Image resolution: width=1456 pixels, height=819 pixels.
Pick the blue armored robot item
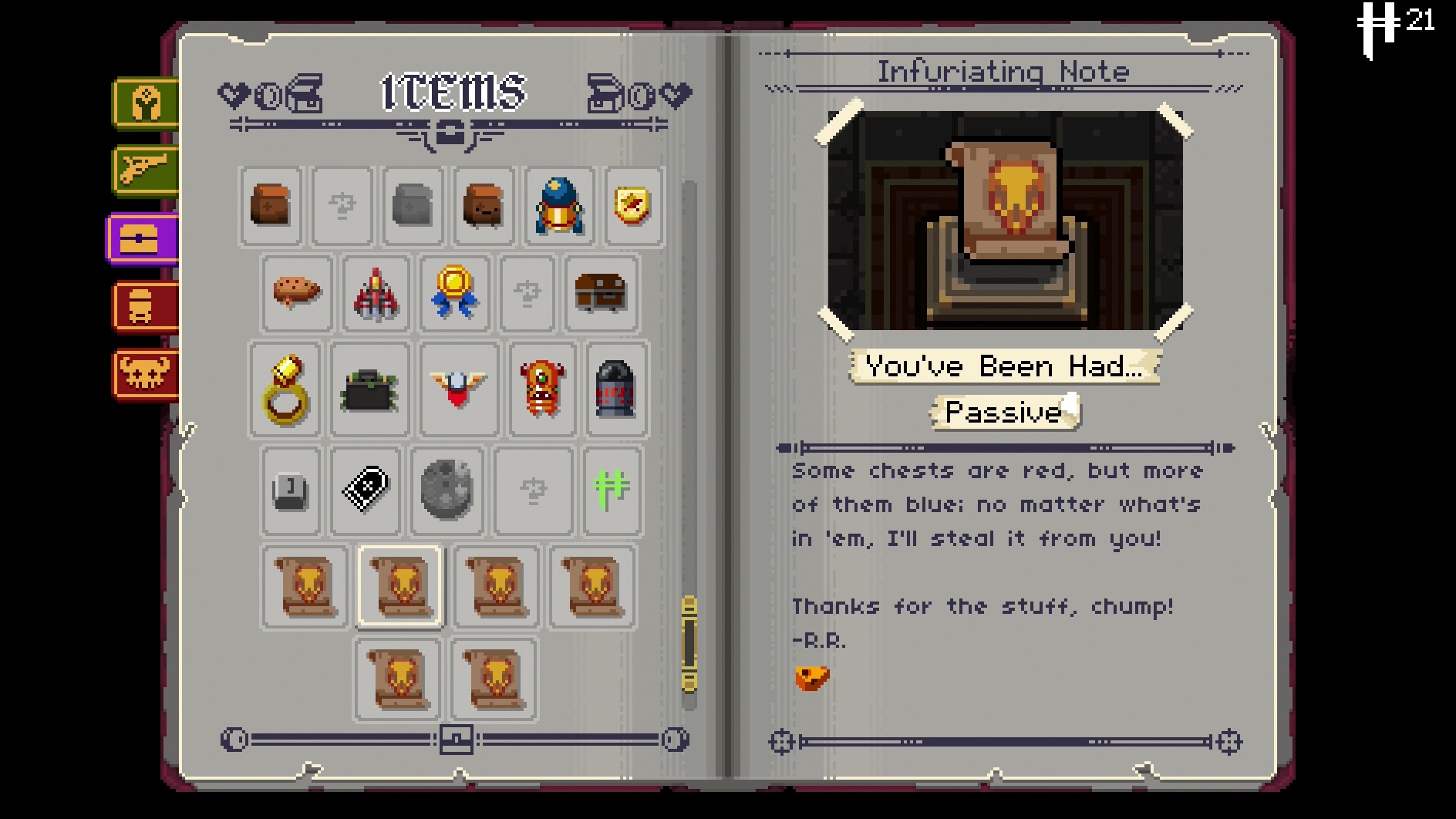tap(559, 207)
